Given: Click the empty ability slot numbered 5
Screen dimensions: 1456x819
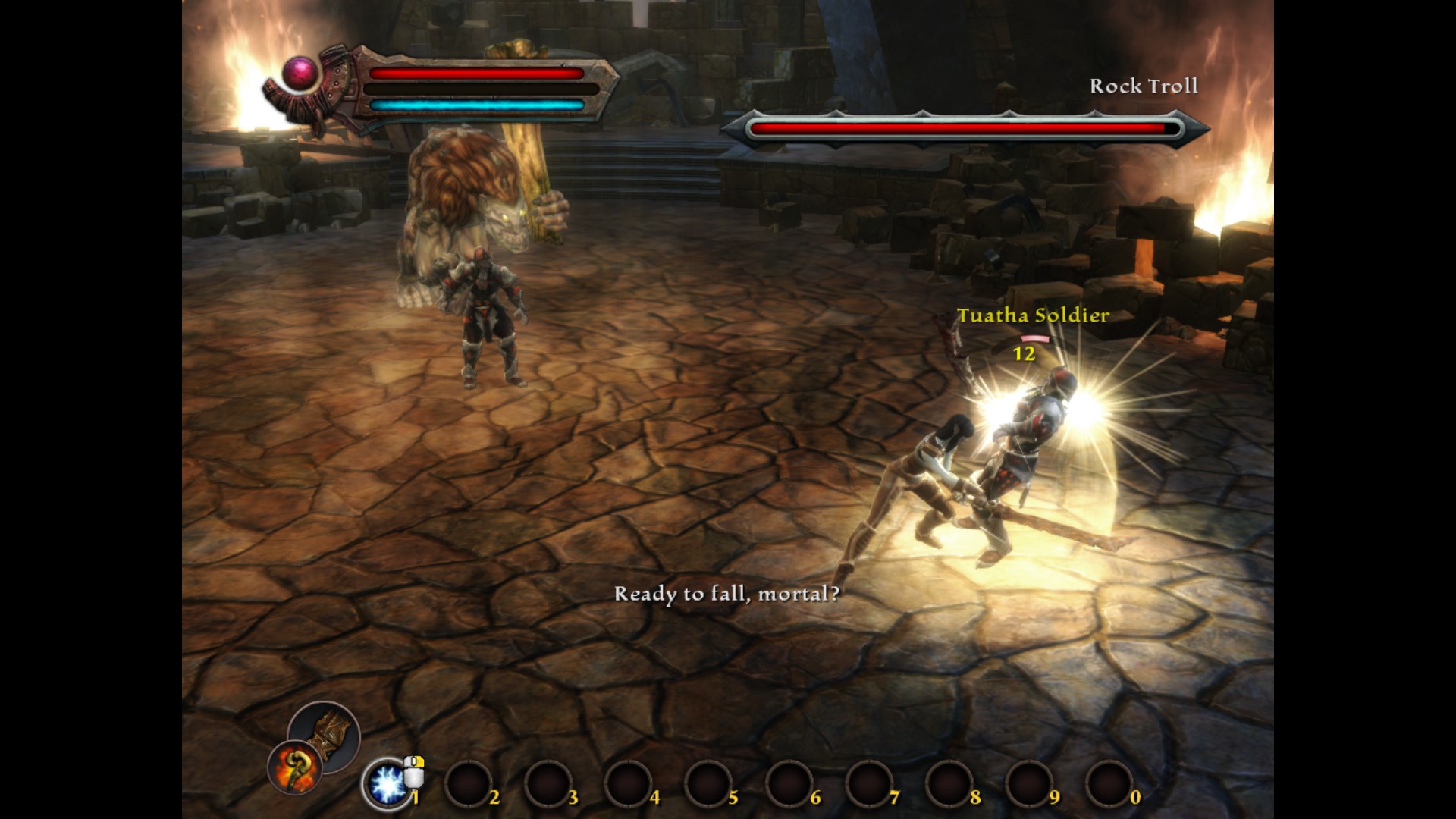Looking at the screenshot, I should coord(708,784).
